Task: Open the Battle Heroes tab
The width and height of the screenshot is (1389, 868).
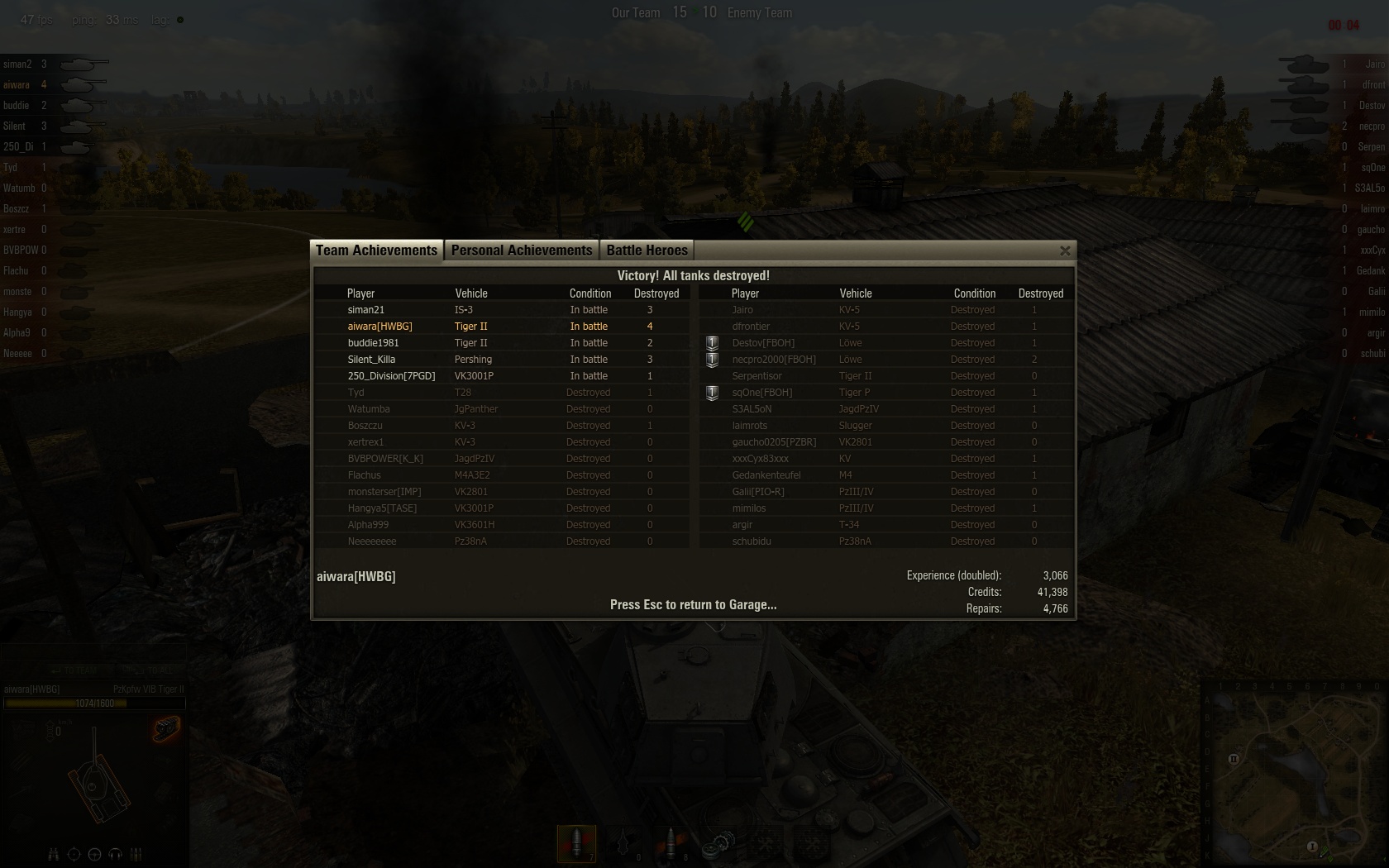Action: pyautogui.click(x=647, y=250)
